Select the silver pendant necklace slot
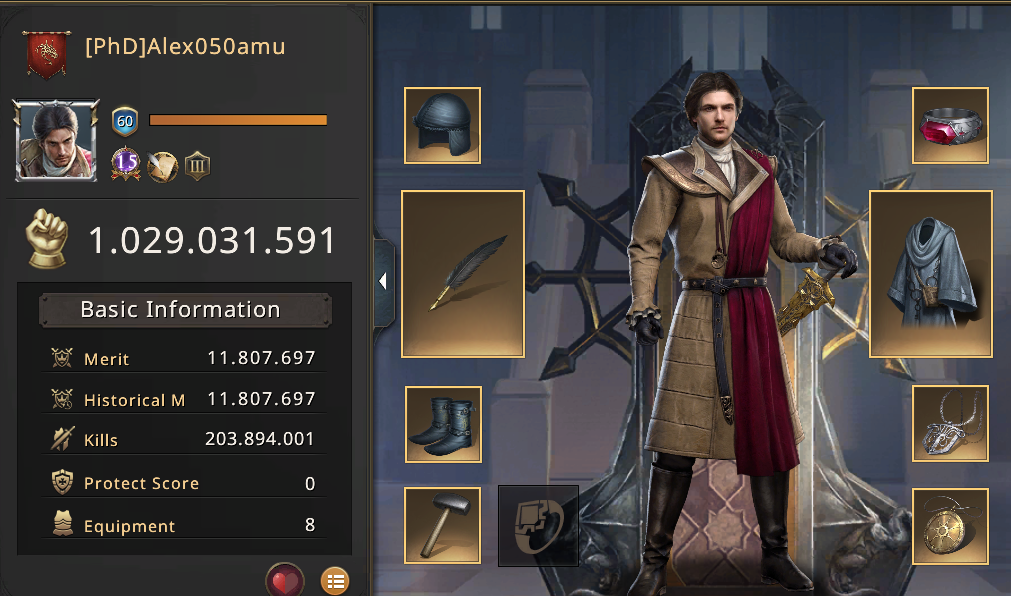Viewport: 1011px width, 596px height. point(950,423)
